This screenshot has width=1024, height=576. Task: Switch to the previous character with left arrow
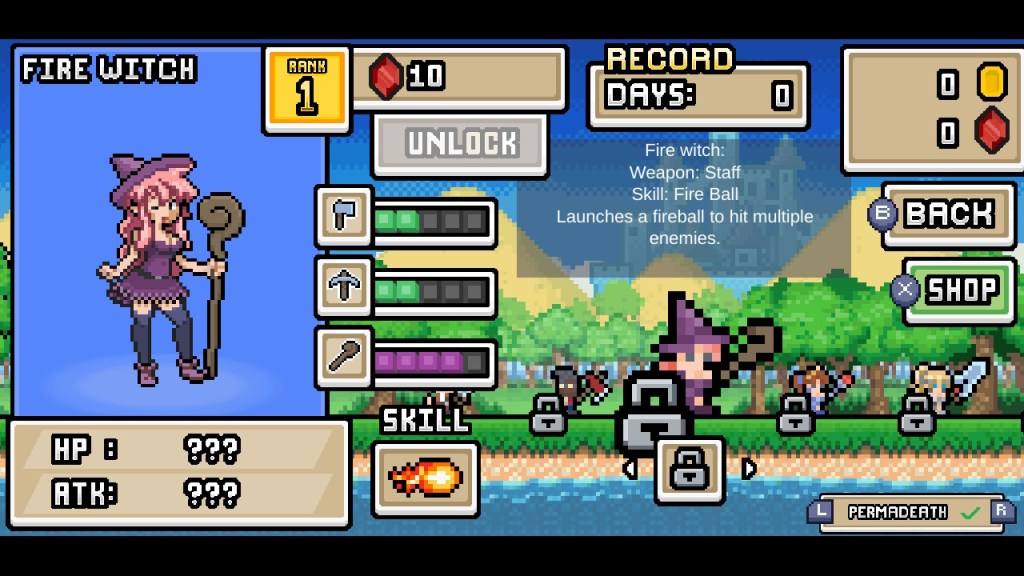click(x=629, y=468)
